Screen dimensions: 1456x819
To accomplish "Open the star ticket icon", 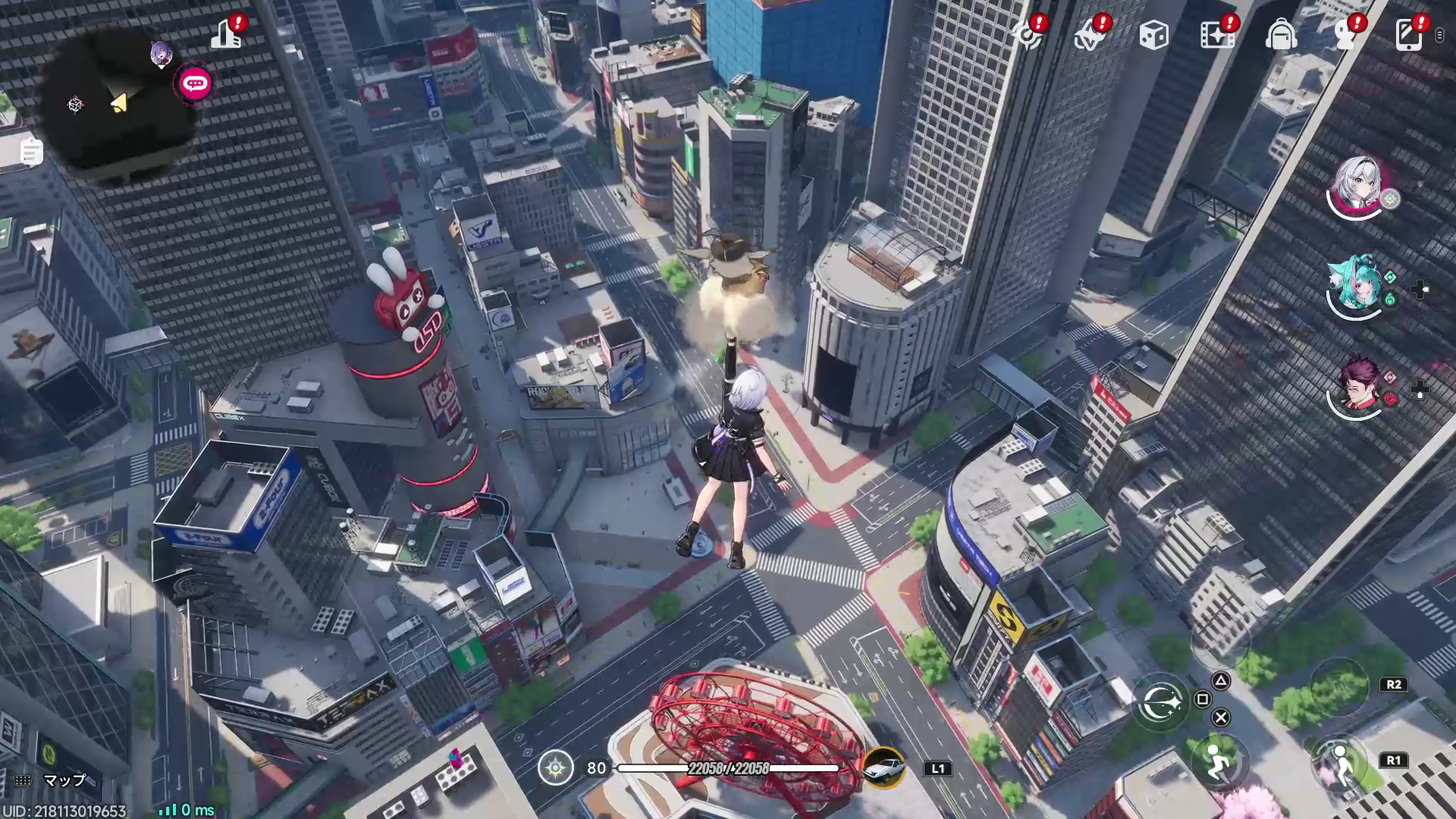I will coord(1090,35).
